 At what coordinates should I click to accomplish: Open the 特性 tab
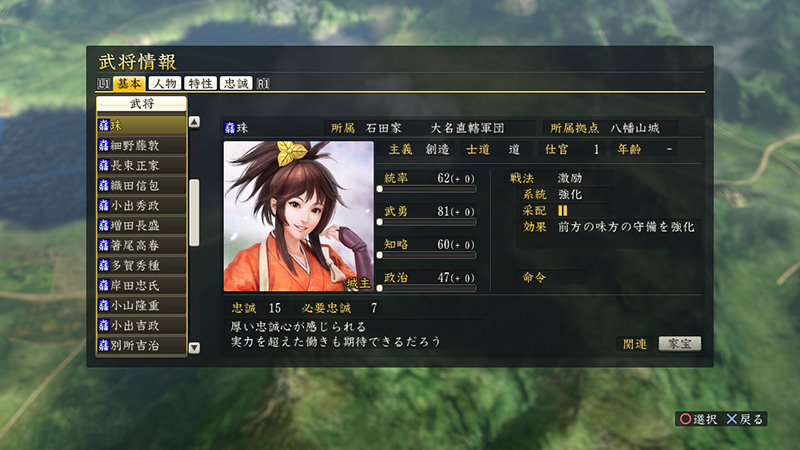(200, 83)
